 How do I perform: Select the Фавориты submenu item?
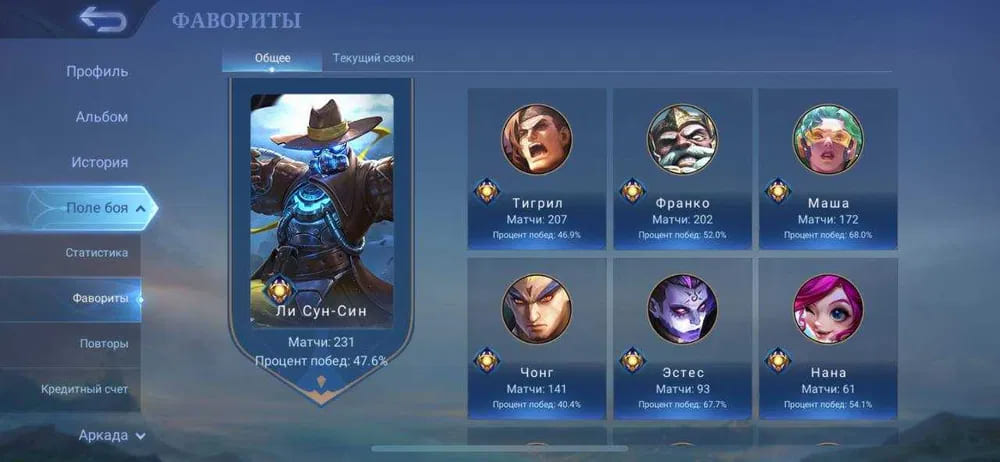pyautogui.click(x=100, y=298)
